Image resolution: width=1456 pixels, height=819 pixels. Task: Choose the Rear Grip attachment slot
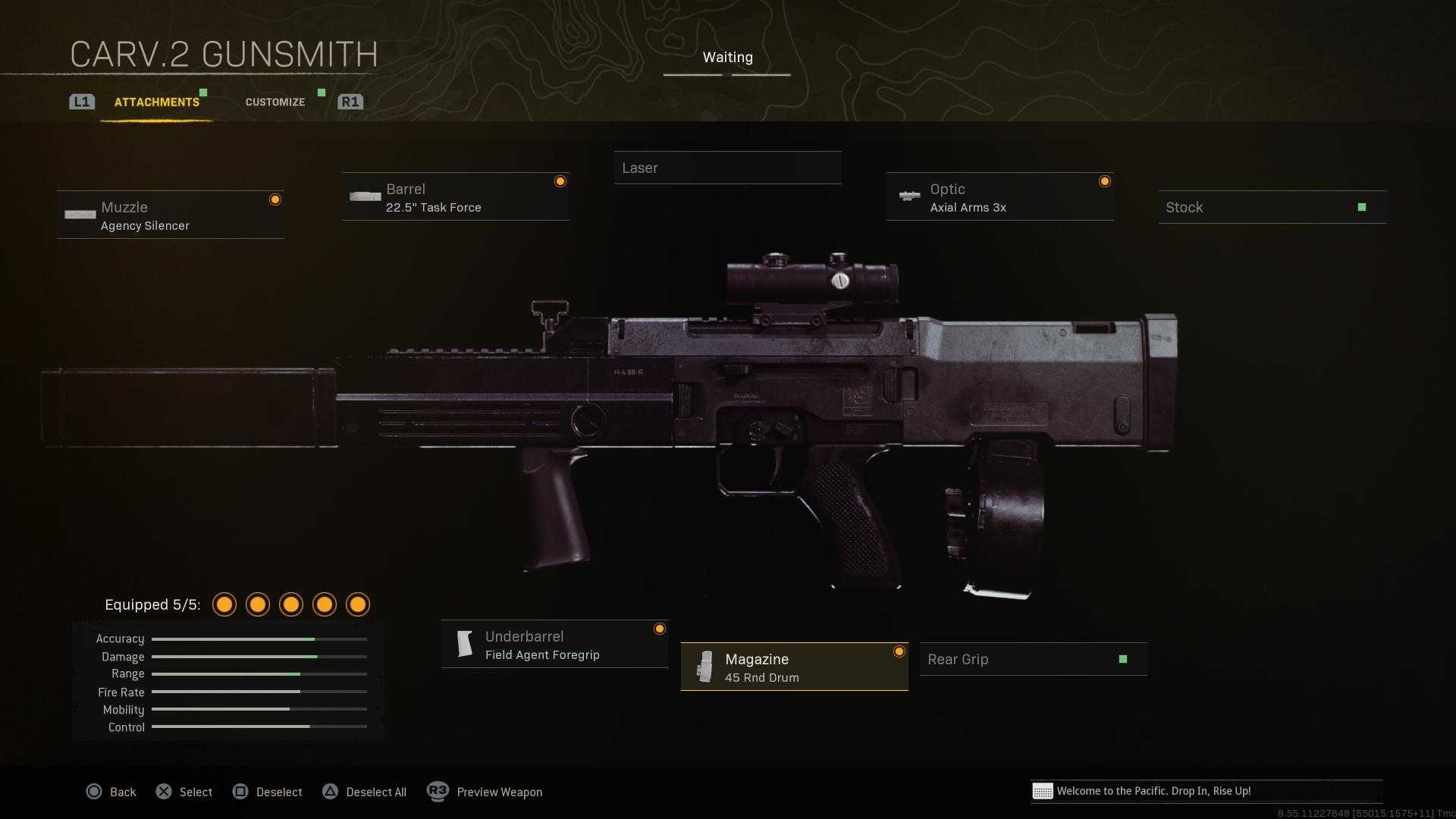click(x=1033, y=660)
